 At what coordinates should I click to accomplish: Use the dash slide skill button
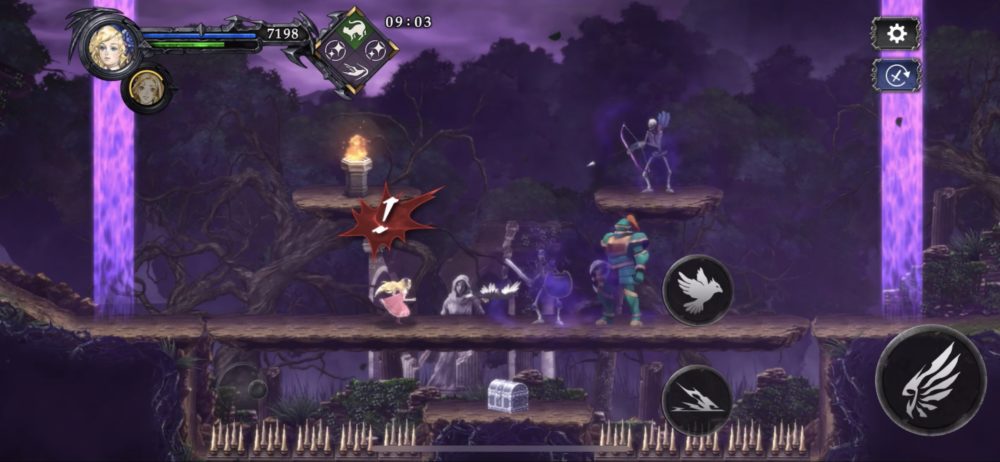698,400
